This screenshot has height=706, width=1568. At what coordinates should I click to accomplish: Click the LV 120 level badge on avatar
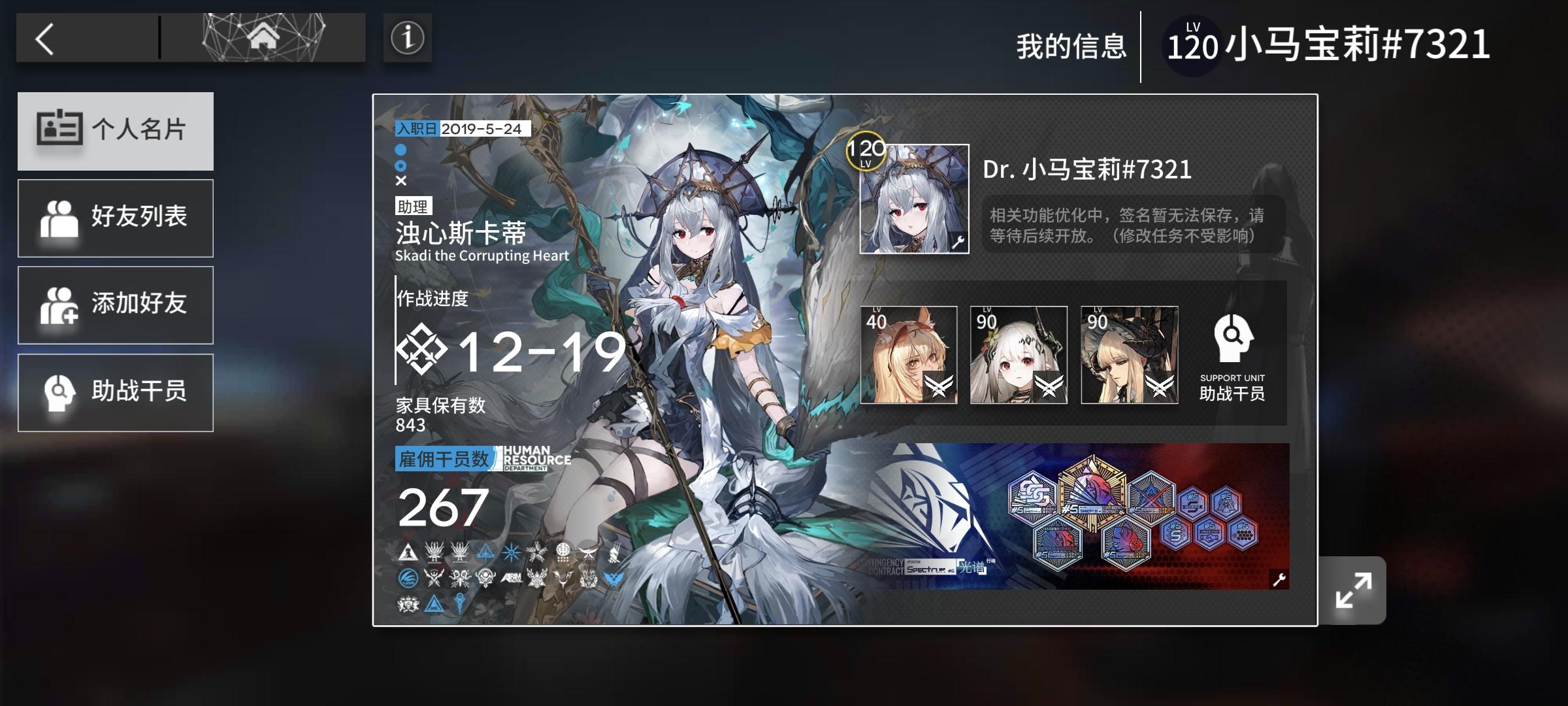tap(866, 152)
